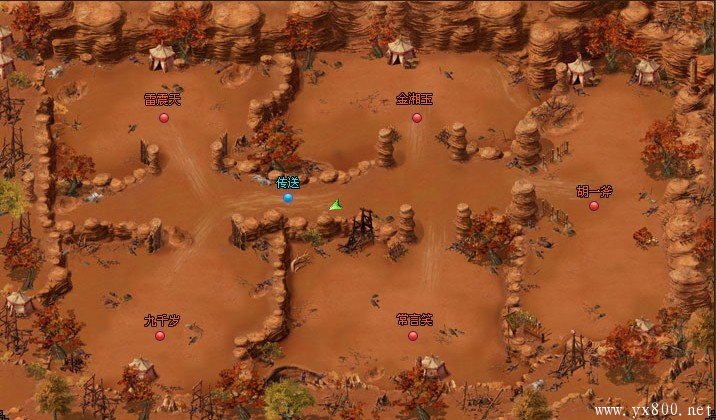The image size is (716, 420).
Task: Click the 常言笑 red map marker
Action: (x=413, y=336)
